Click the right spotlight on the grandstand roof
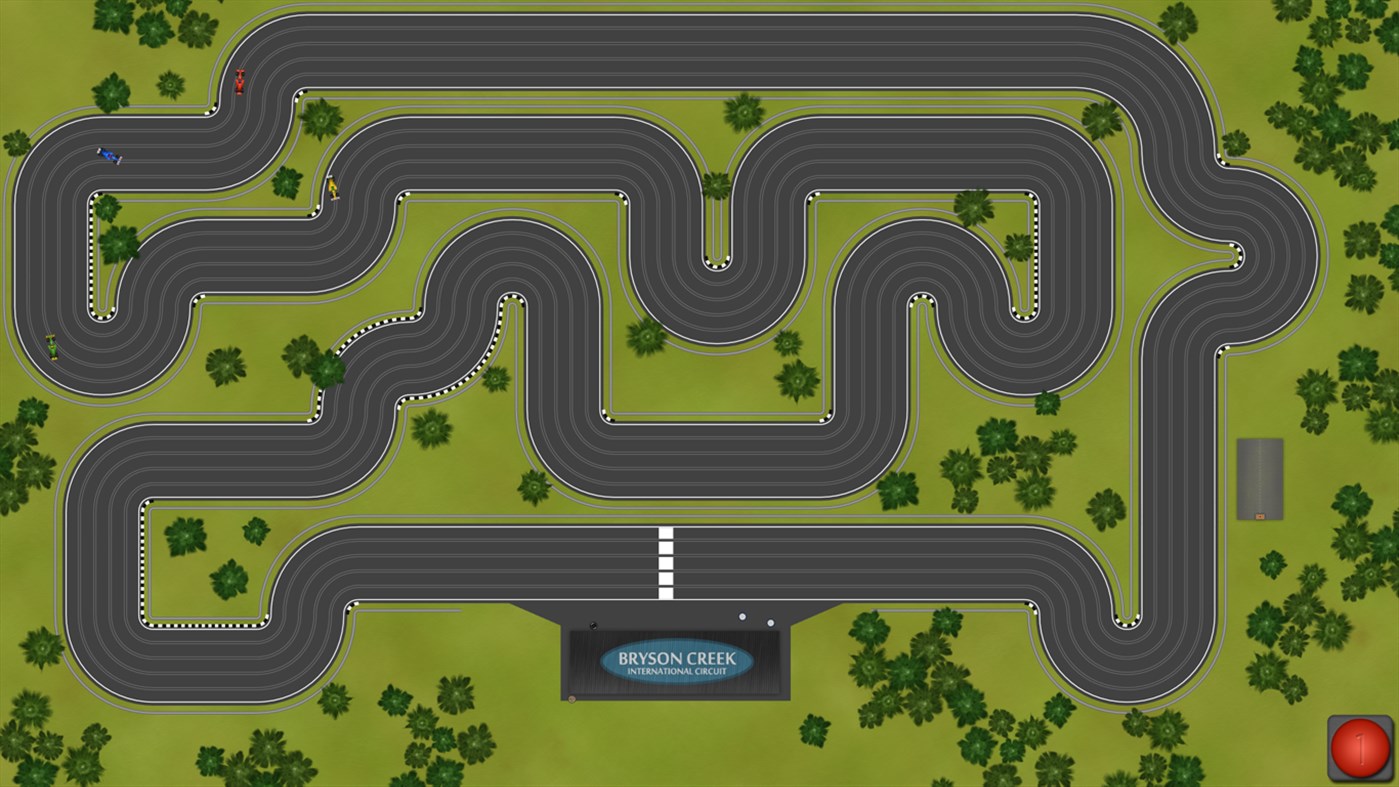 click(x=770, y=621)
